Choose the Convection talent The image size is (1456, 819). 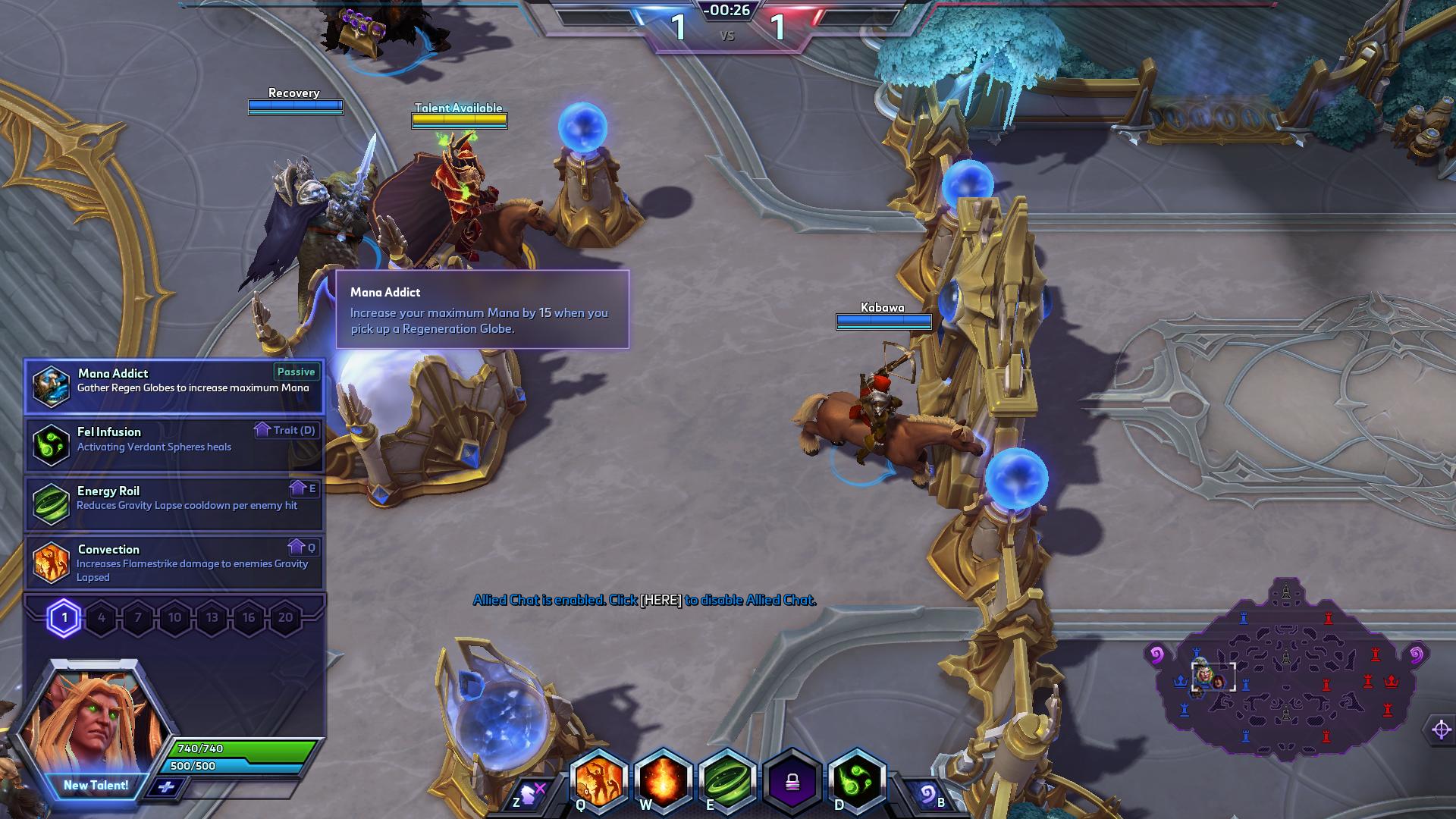[x=174, y=562]
